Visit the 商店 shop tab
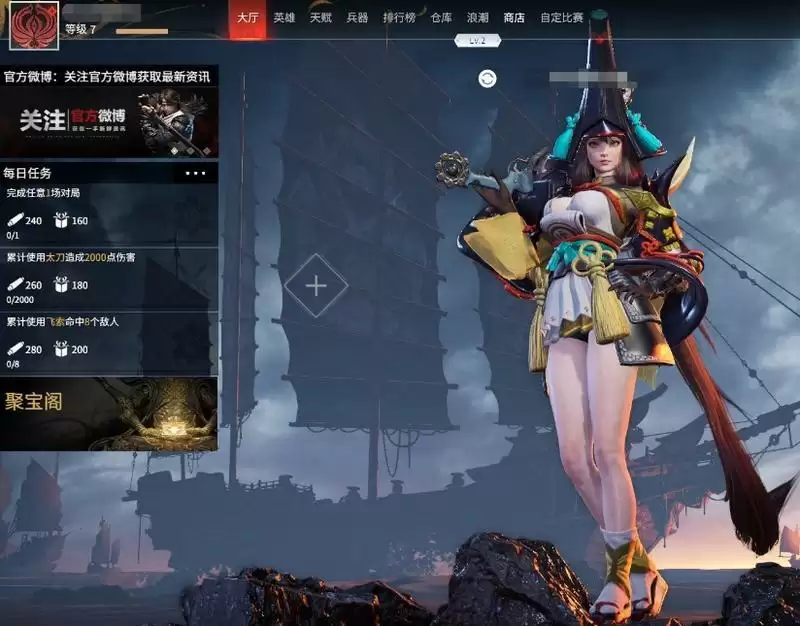The width and height of the screenshot is (800, 626). tap(514, 18)
